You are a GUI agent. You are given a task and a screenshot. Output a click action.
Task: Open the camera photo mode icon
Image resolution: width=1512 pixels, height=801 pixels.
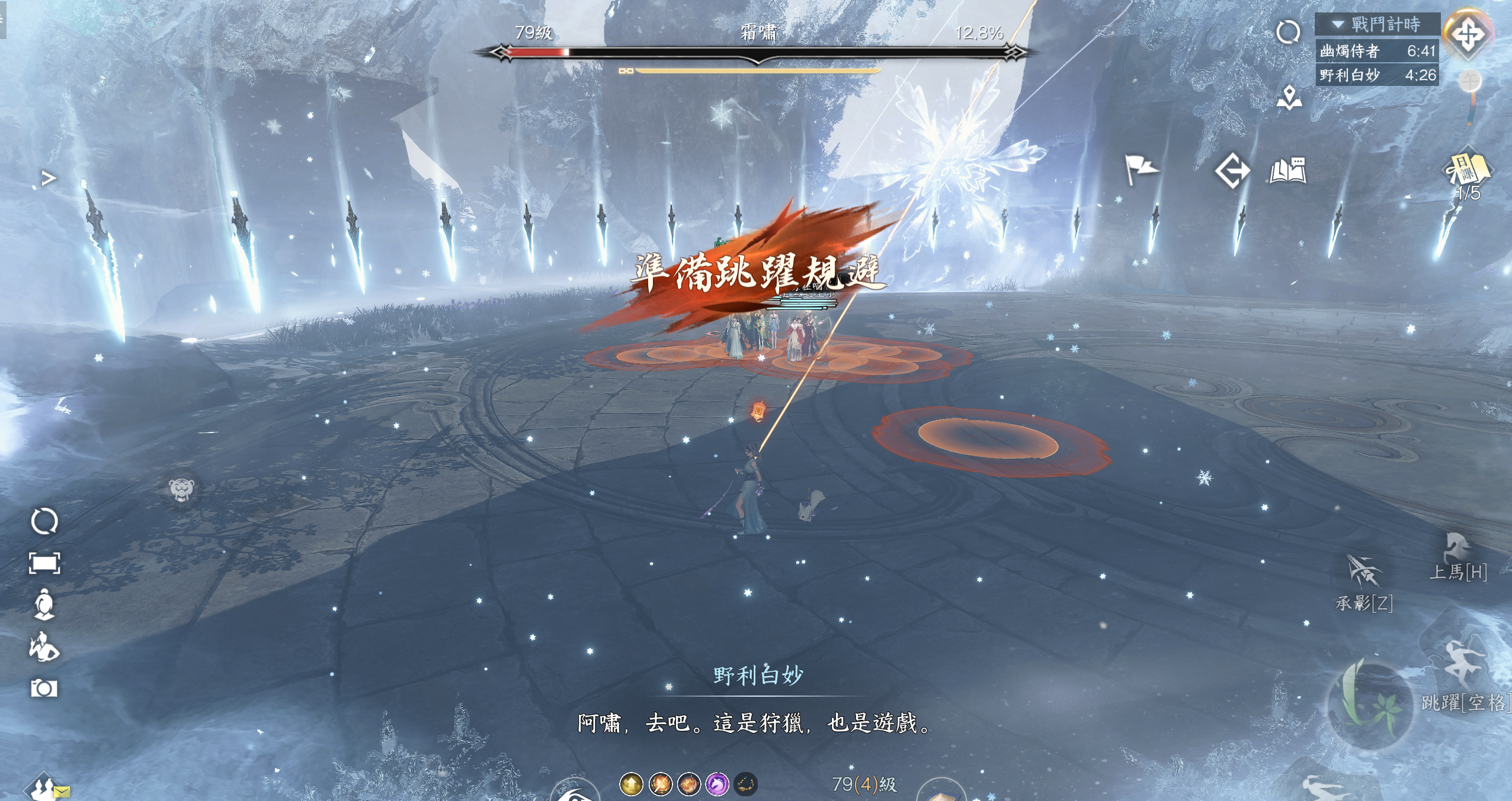click(44, 688)
